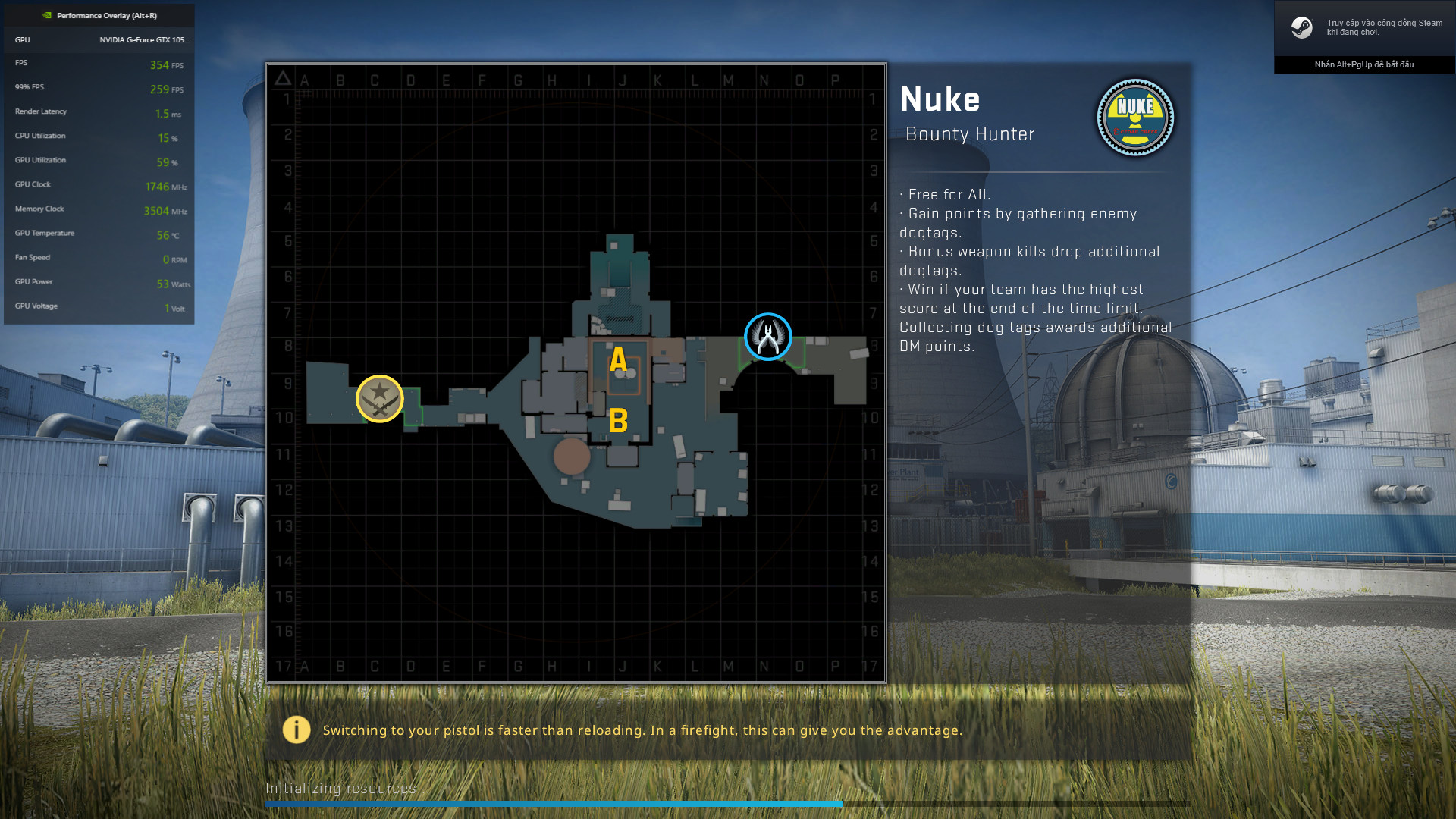The width and height of the screenshot is (1456, 819).
Task: Toggle the GPU Temperature readout
Action: click(x=99, y=234)
